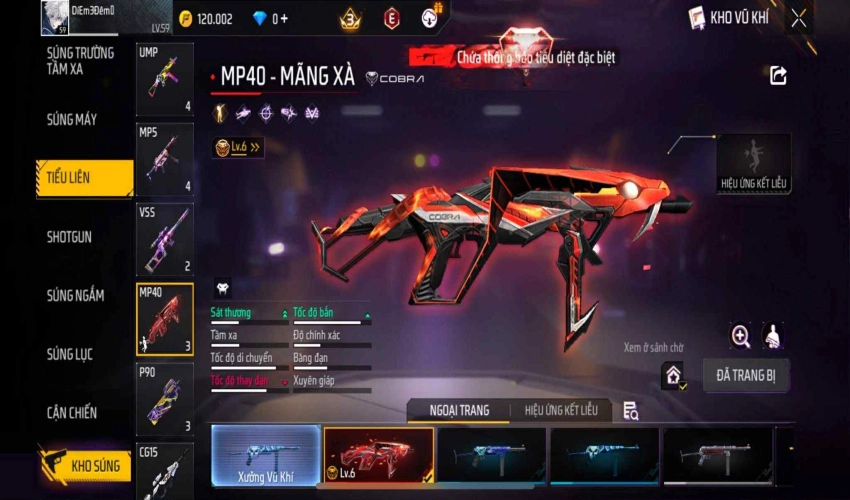The width and height of the screenshot is (850, 500).
Task: Open the Súng Ngắm weapon category
Action: (75, 296)
